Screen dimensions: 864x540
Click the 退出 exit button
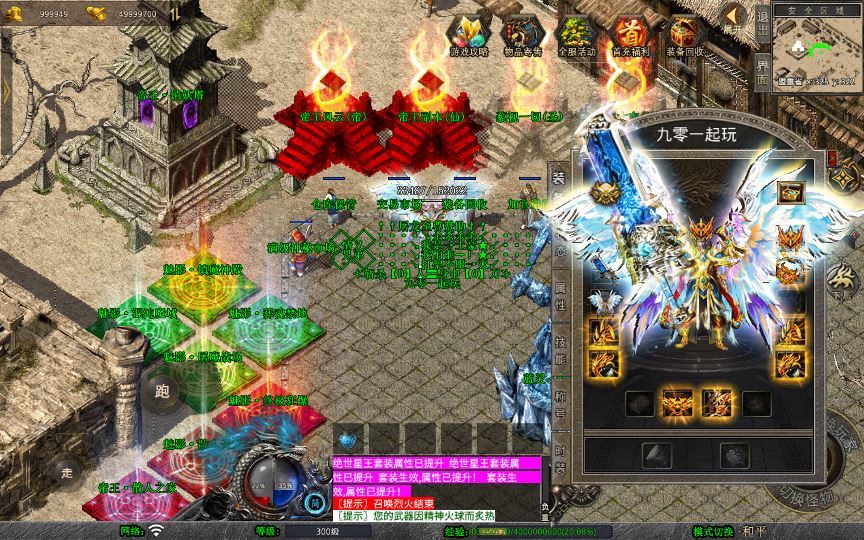pyautogui.click(x=762, y=22)
